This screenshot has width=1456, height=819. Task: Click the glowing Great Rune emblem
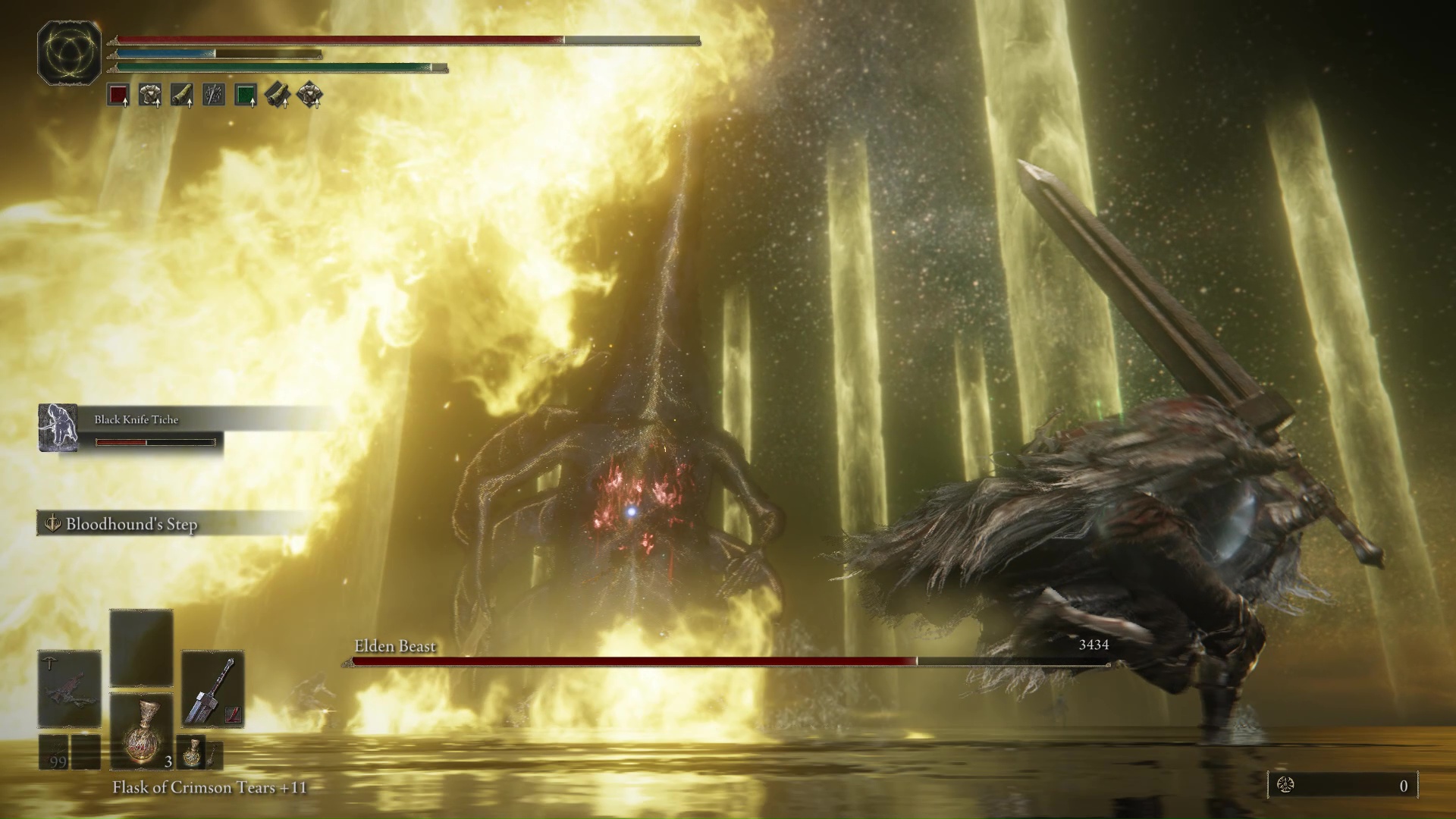[x=69, y=52]
